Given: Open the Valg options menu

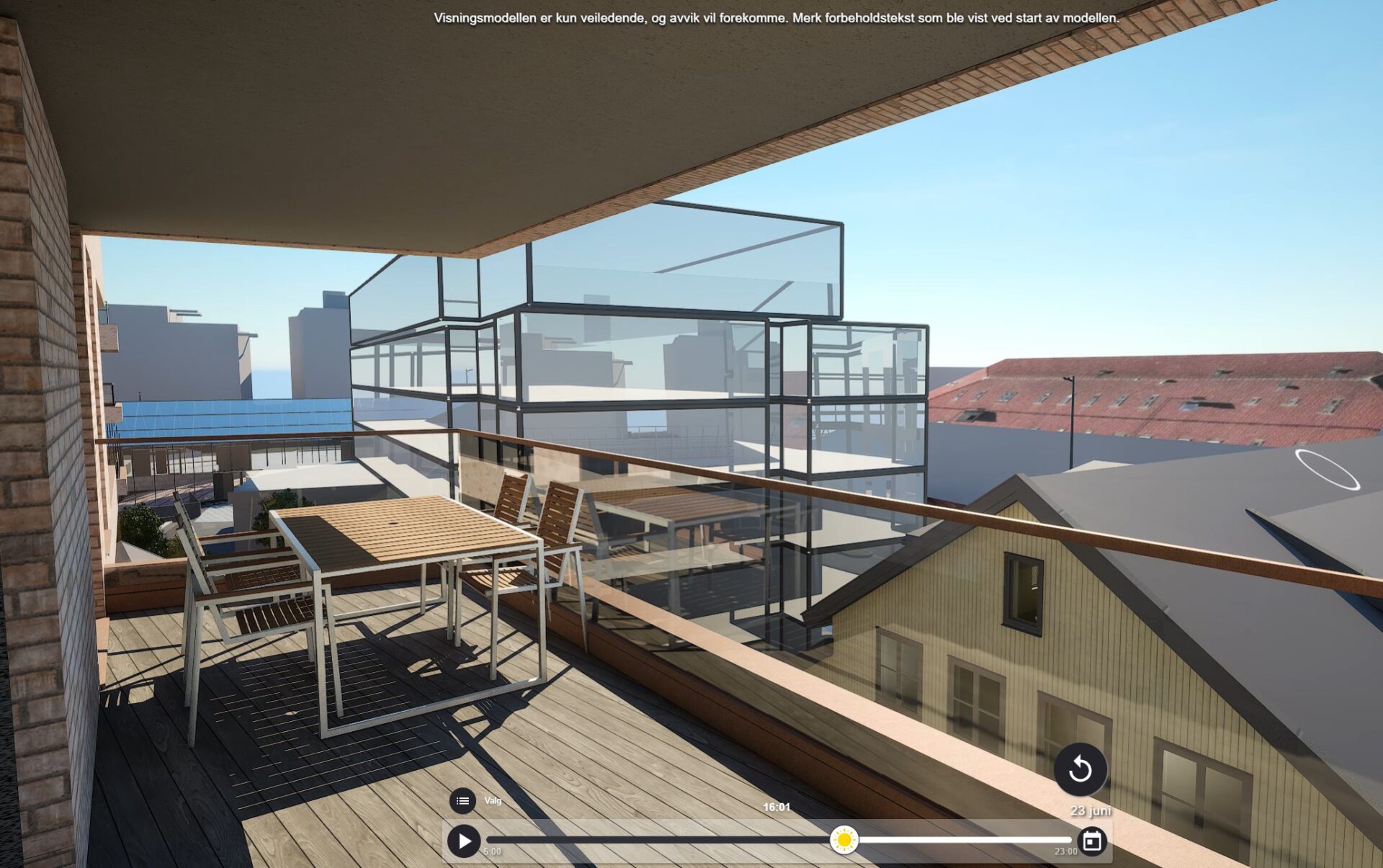Looking at the screenshot, I should pos(462,800).
